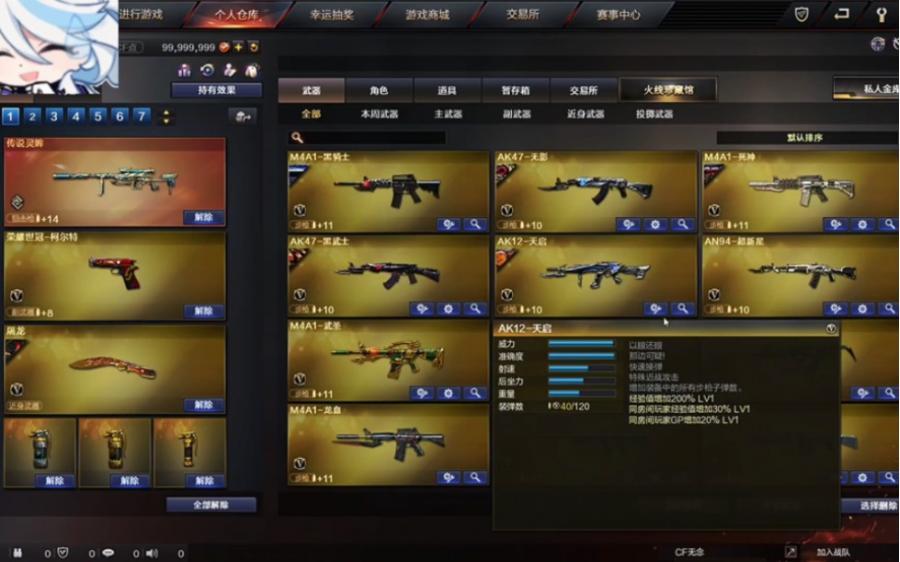Open the 赛事中心 menu entry
Image resolution: width=900 pixels, height=562 pixels.
click(x=618, y=15)
